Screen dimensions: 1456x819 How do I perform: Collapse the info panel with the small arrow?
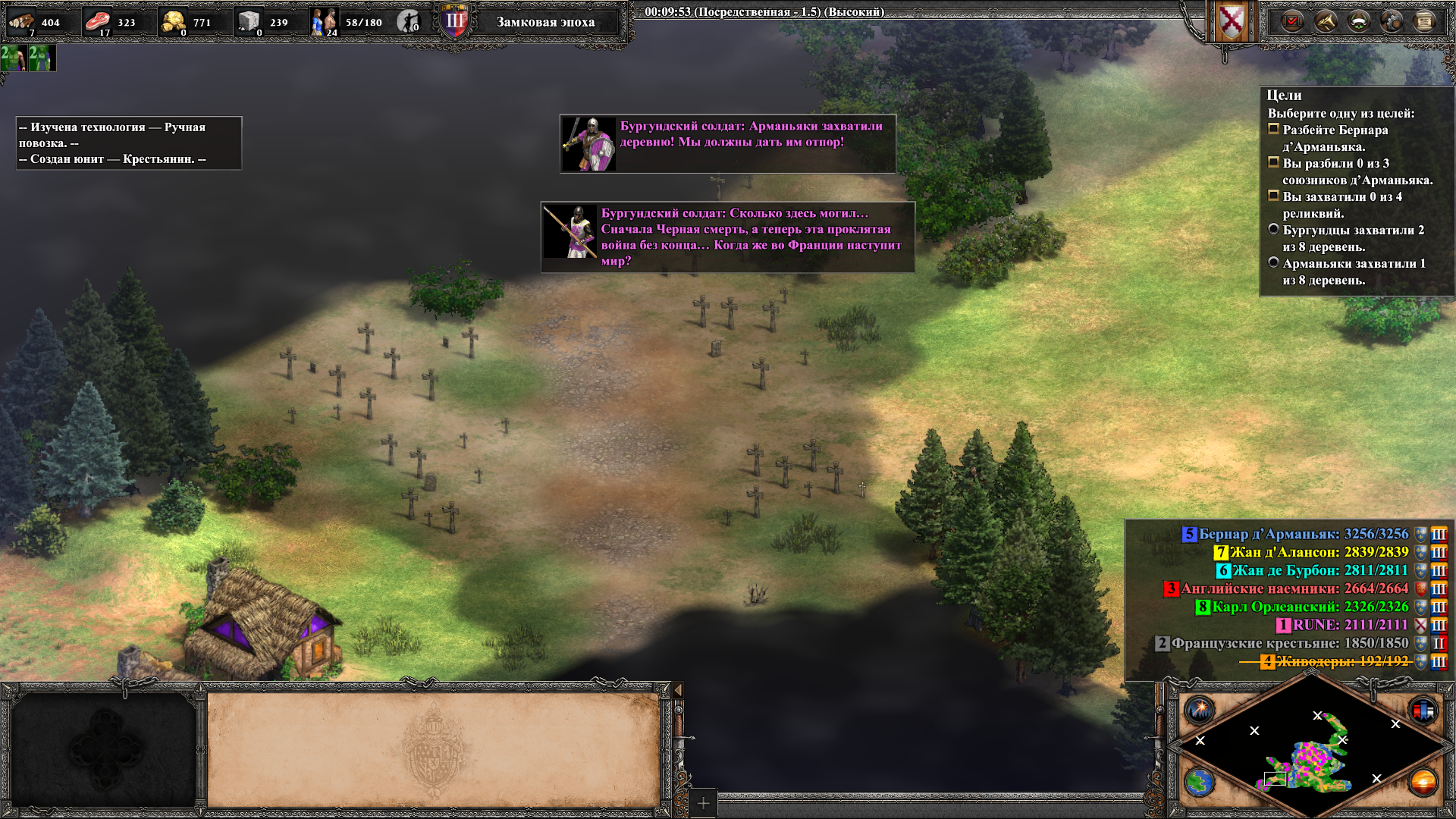[678, 690]
